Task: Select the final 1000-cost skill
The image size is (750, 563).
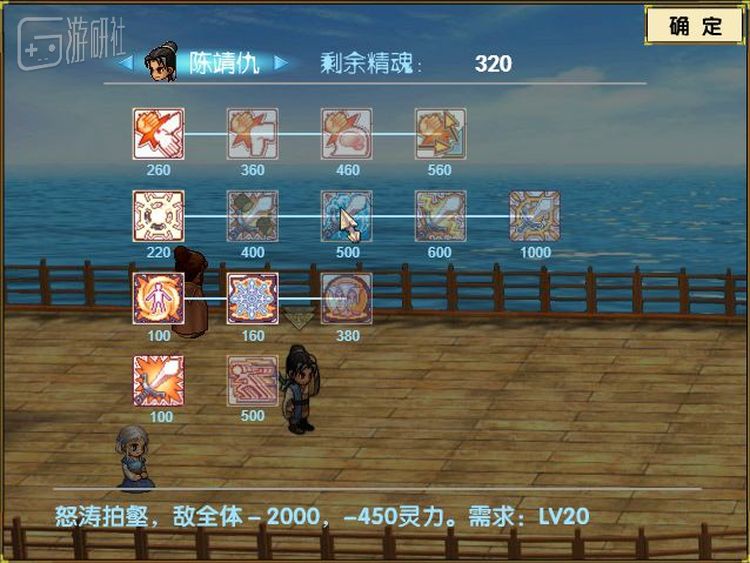Action: click(535, 216)
